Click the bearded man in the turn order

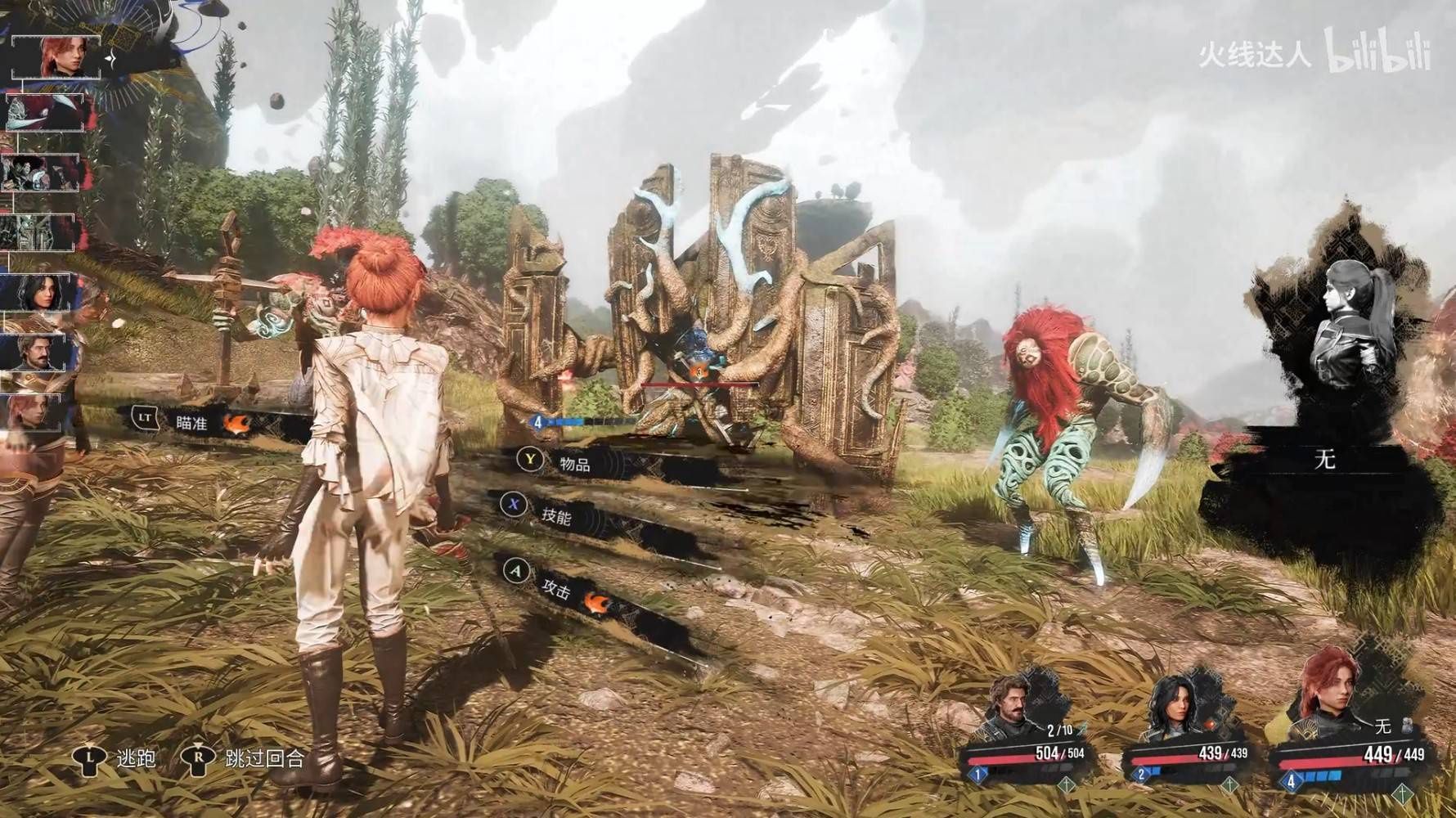(x=38, y=351)
